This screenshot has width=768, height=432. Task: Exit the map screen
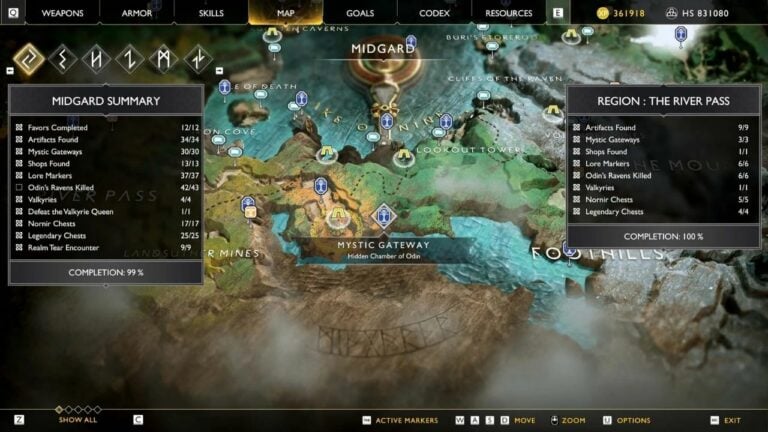(x=732, y=420)
